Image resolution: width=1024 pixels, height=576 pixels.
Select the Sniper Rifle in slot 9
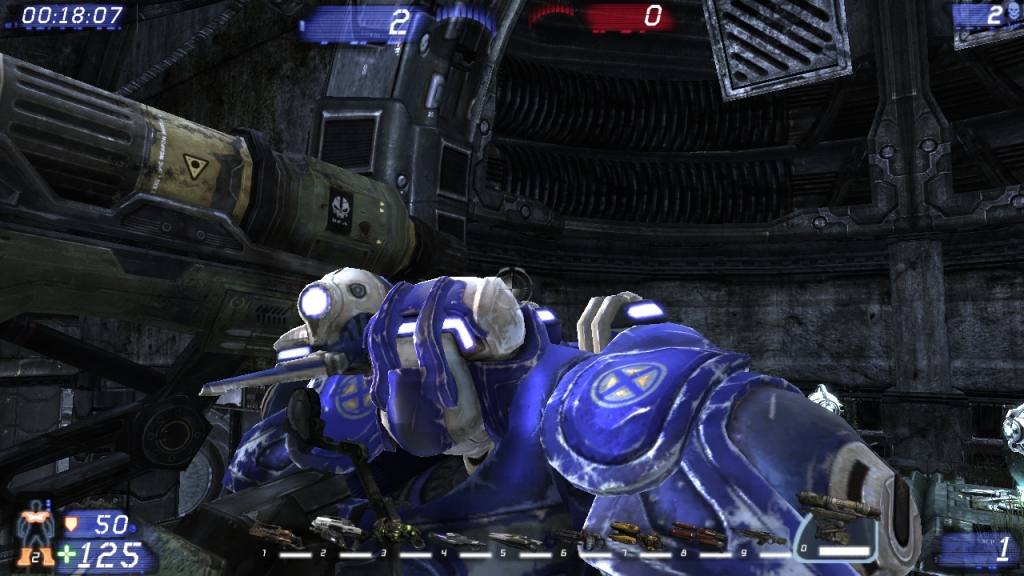pos(757,537)
